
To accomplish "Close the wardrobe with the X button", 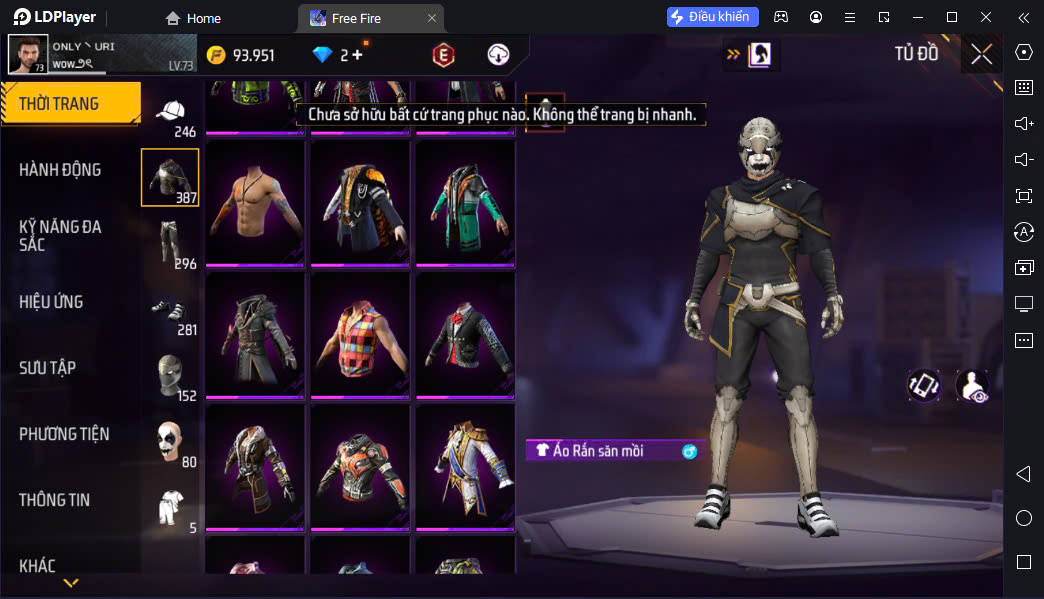I will tap(981, 54).
